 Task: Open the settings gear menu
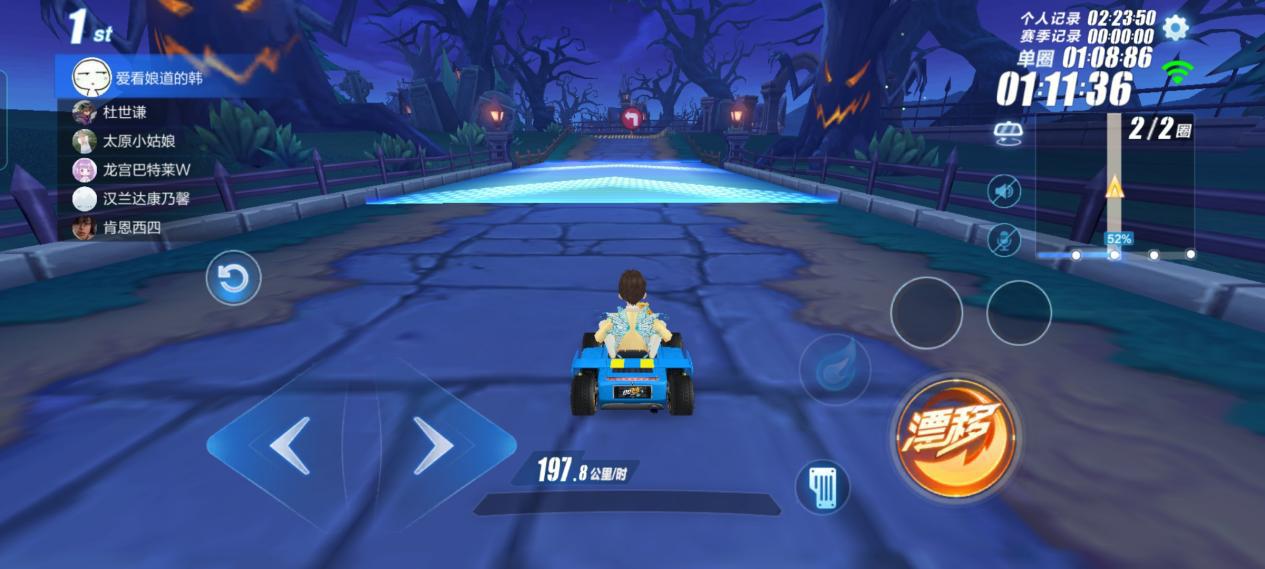pyautogui.click(x=1175, y=28)
